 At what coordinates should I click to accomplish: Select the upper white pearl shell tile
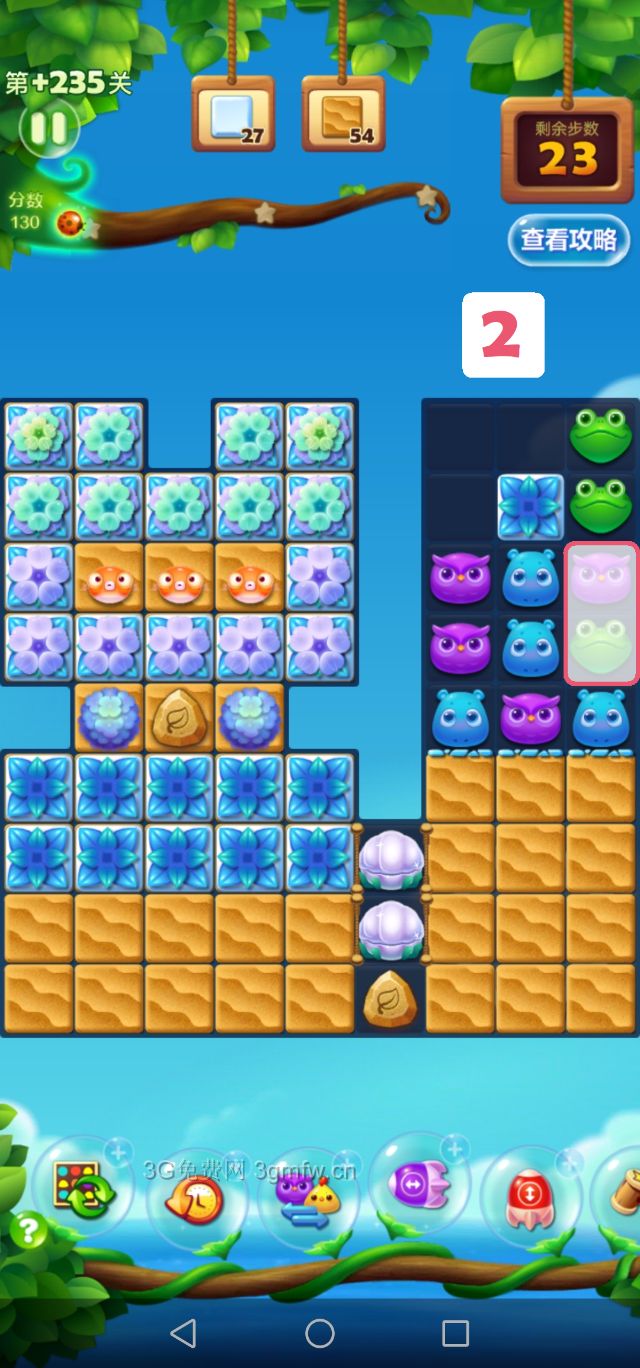[391, 858]
